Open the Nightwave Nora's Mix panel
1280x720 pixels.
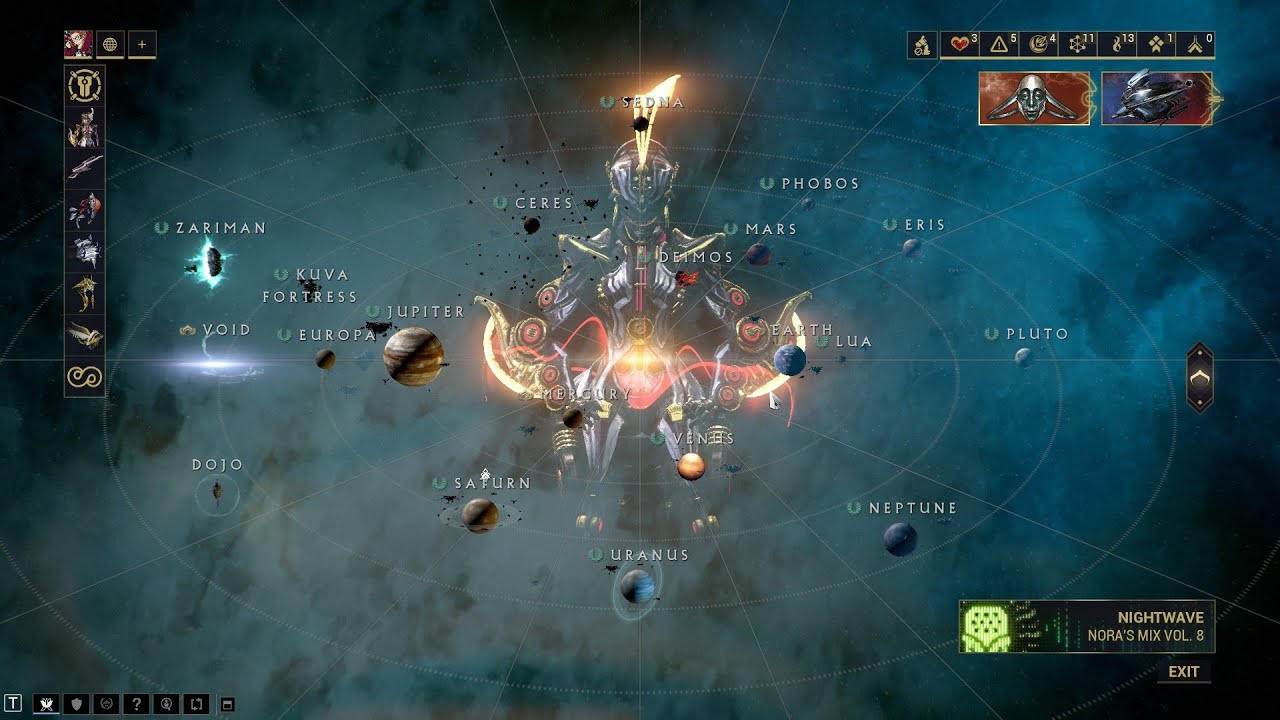pos(1087,627)
